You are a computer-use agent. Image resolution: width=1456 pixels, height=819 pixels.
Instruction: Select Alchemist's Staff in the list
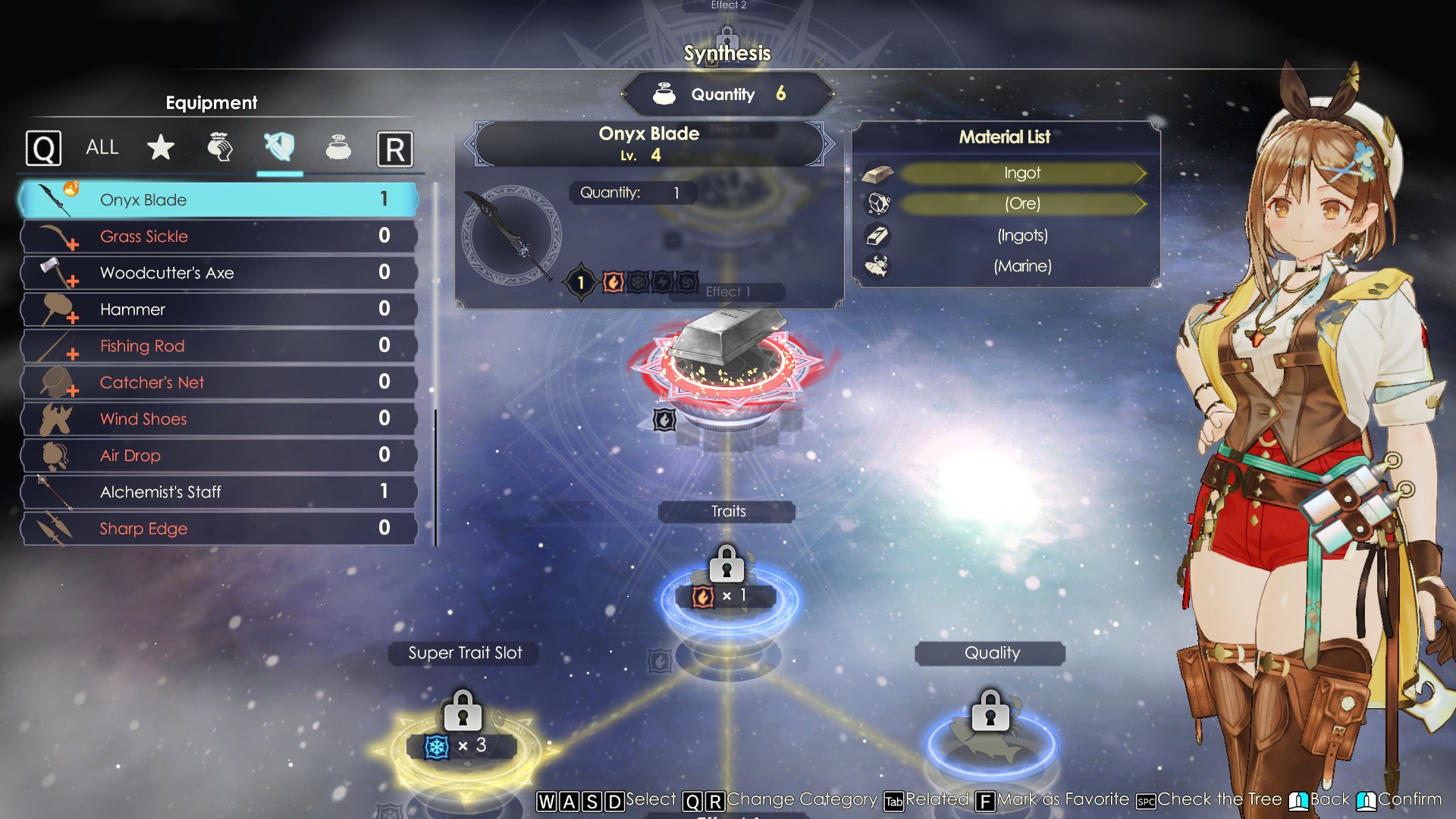click(x=218, y=491)
